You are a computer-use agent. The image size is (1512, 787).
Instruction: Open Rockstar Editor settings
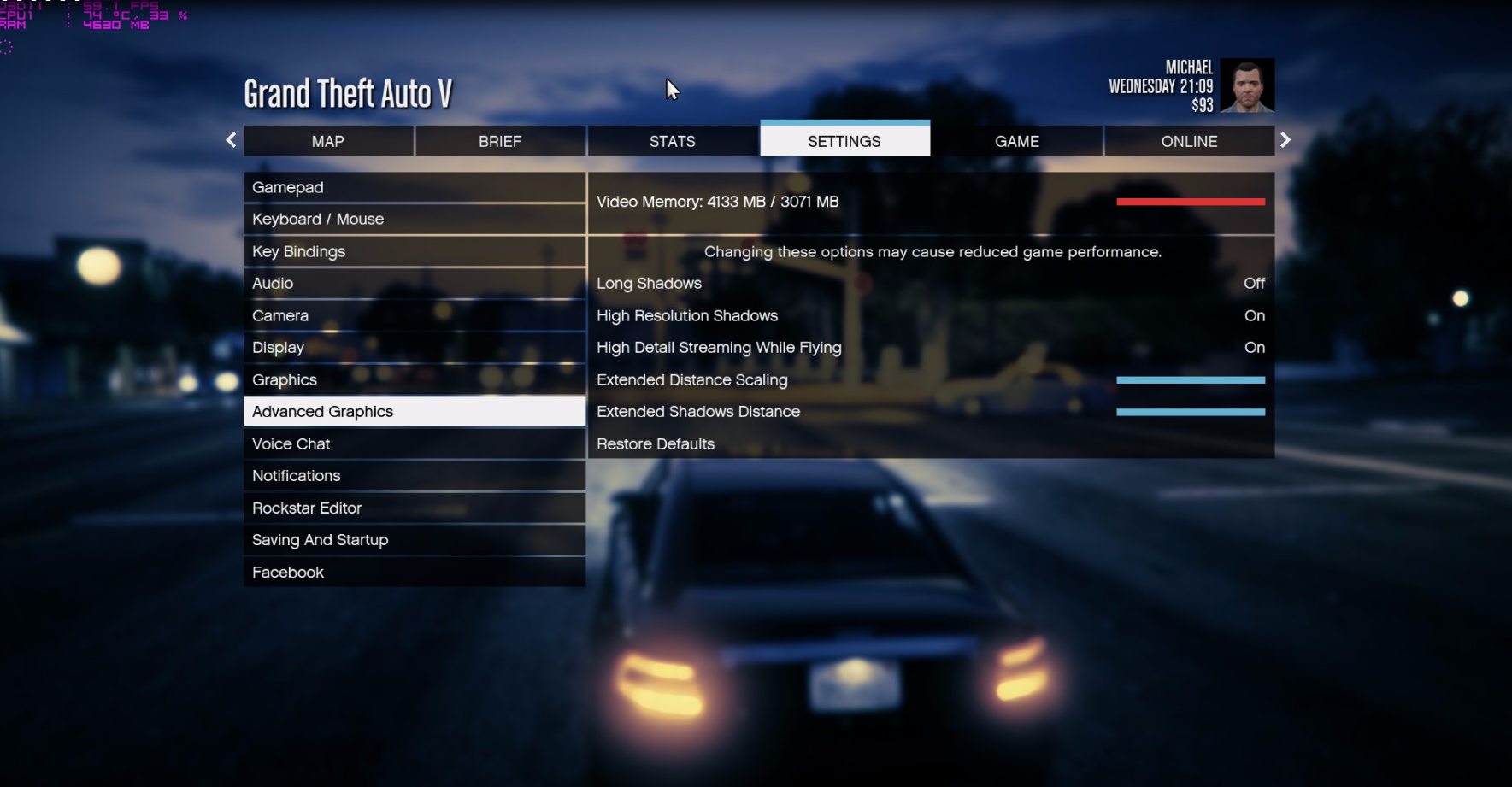pos(414,508)
